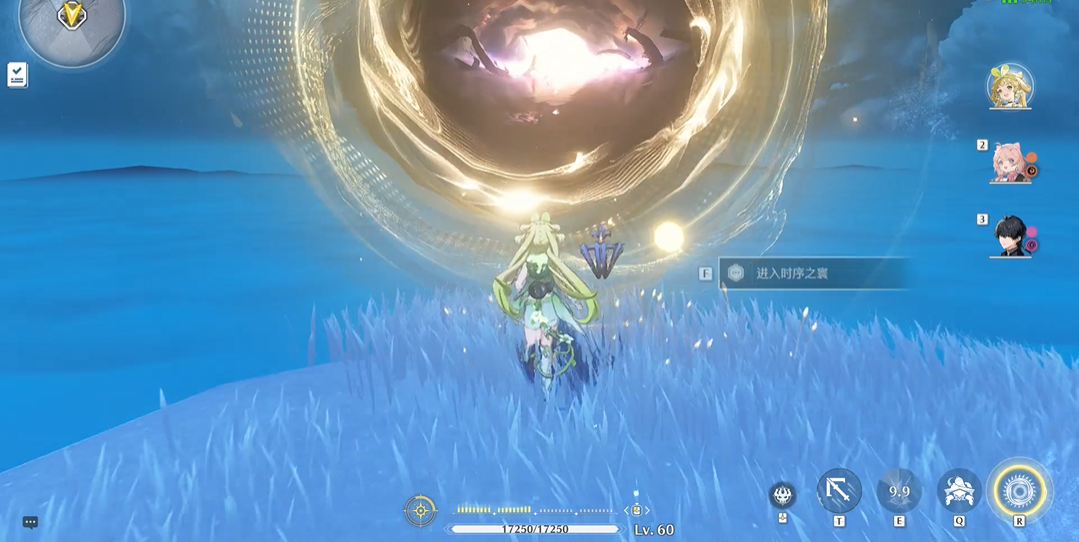Tap the flaming skull icon
The image size is (1079, 542).
pyautogui.click(x=782, y=494)
